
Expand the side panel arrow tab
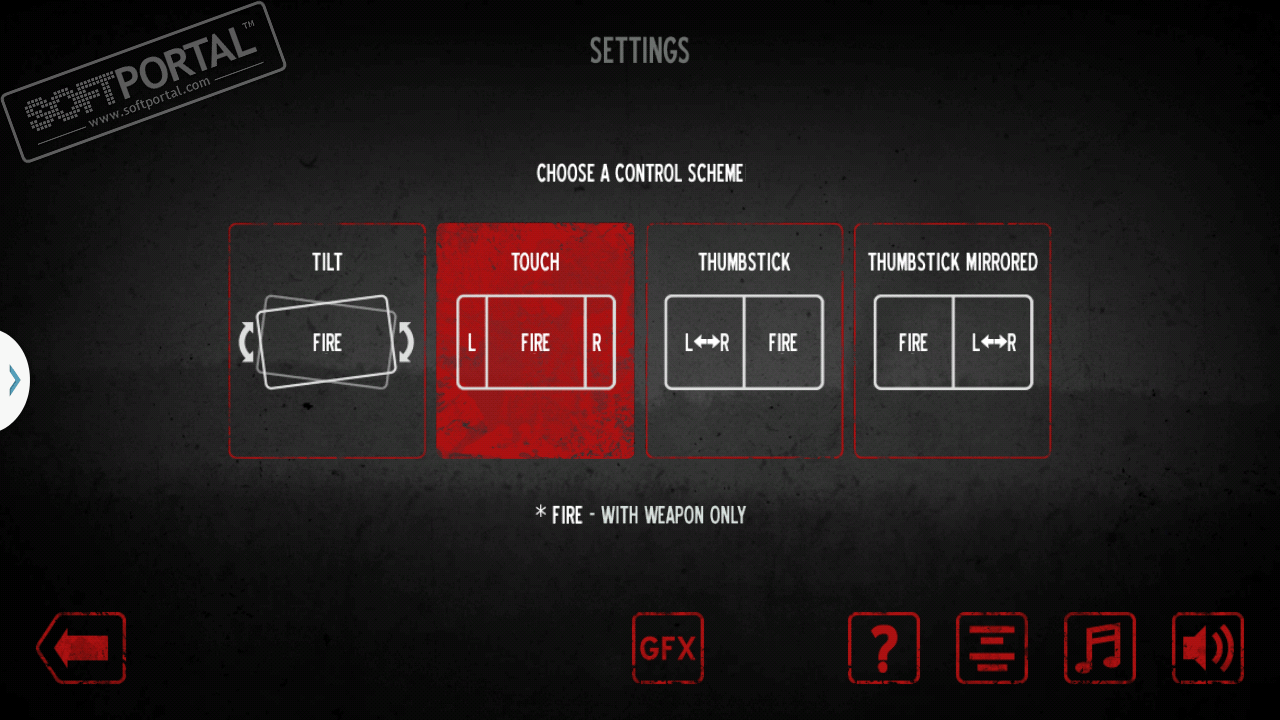point(14,380)
